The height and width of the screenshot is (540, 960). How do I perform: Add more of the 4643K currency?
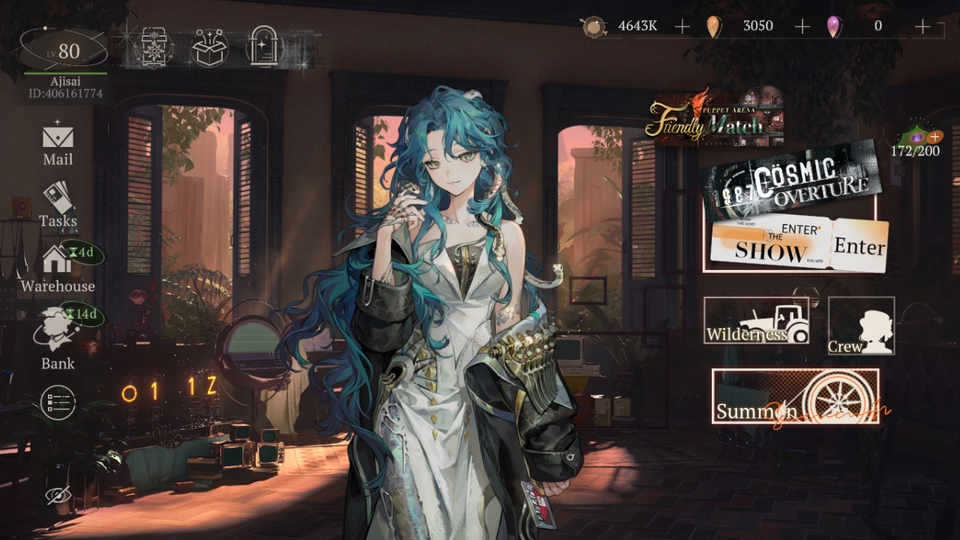click(682, 26)
